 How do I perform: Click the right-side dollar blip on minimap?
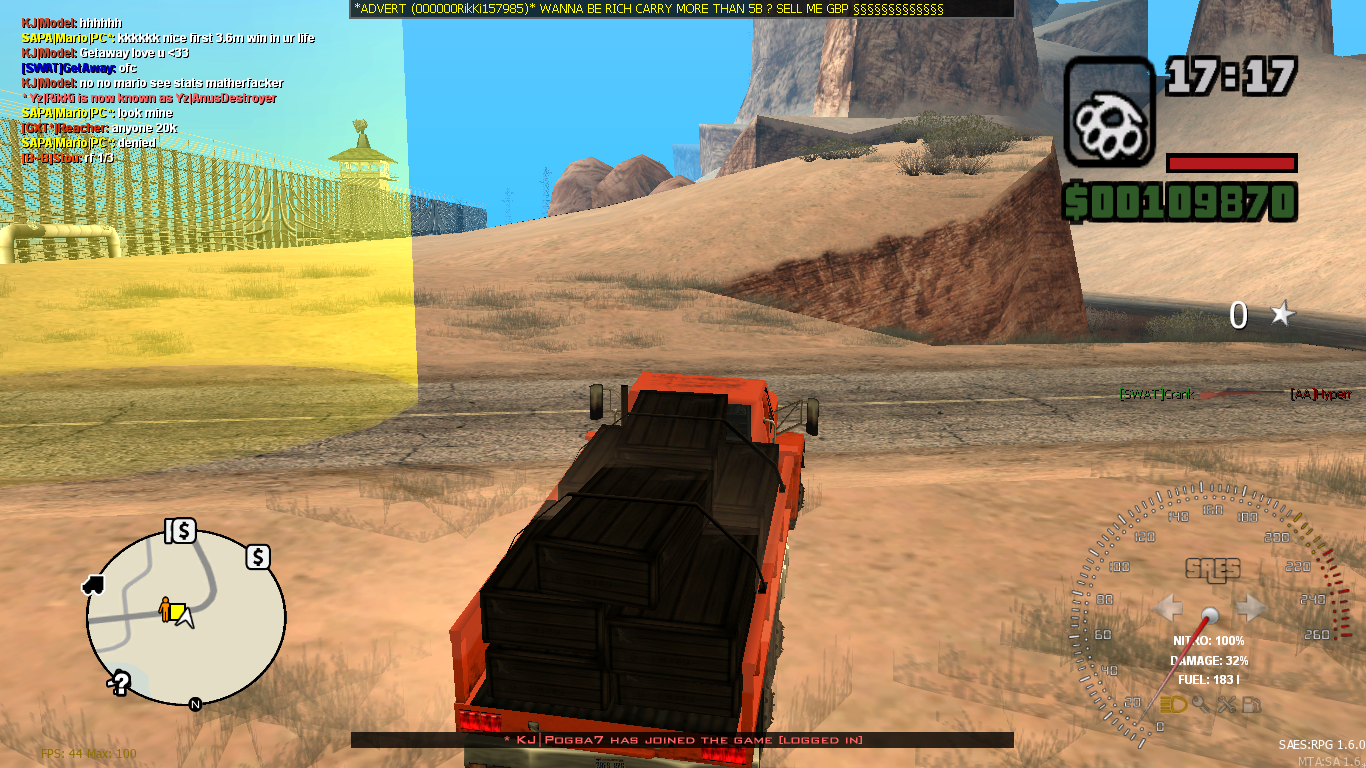click(x=258, y=558)
